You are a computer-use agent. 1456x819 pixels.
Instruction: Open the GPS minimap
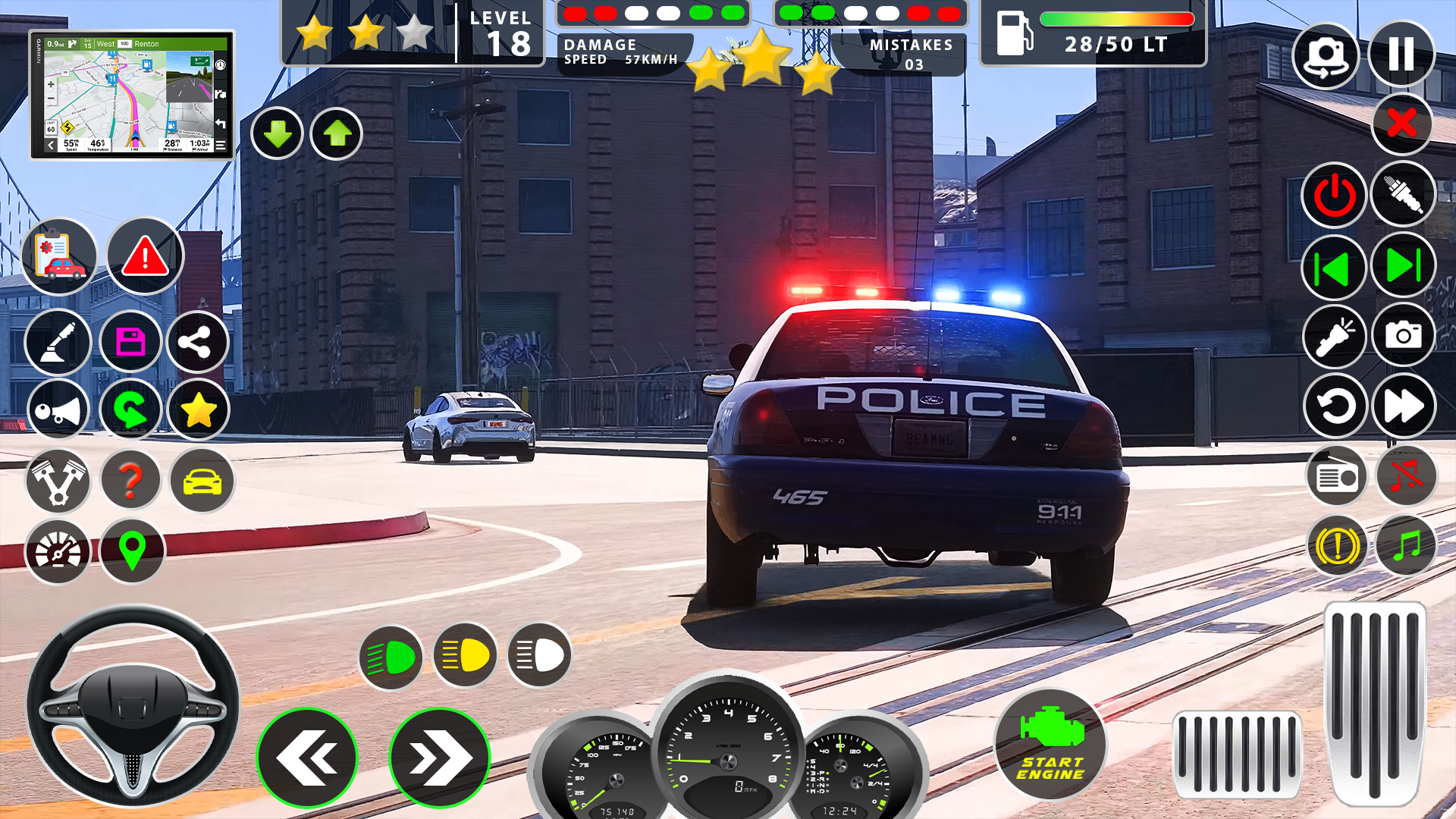click(132, 95)
